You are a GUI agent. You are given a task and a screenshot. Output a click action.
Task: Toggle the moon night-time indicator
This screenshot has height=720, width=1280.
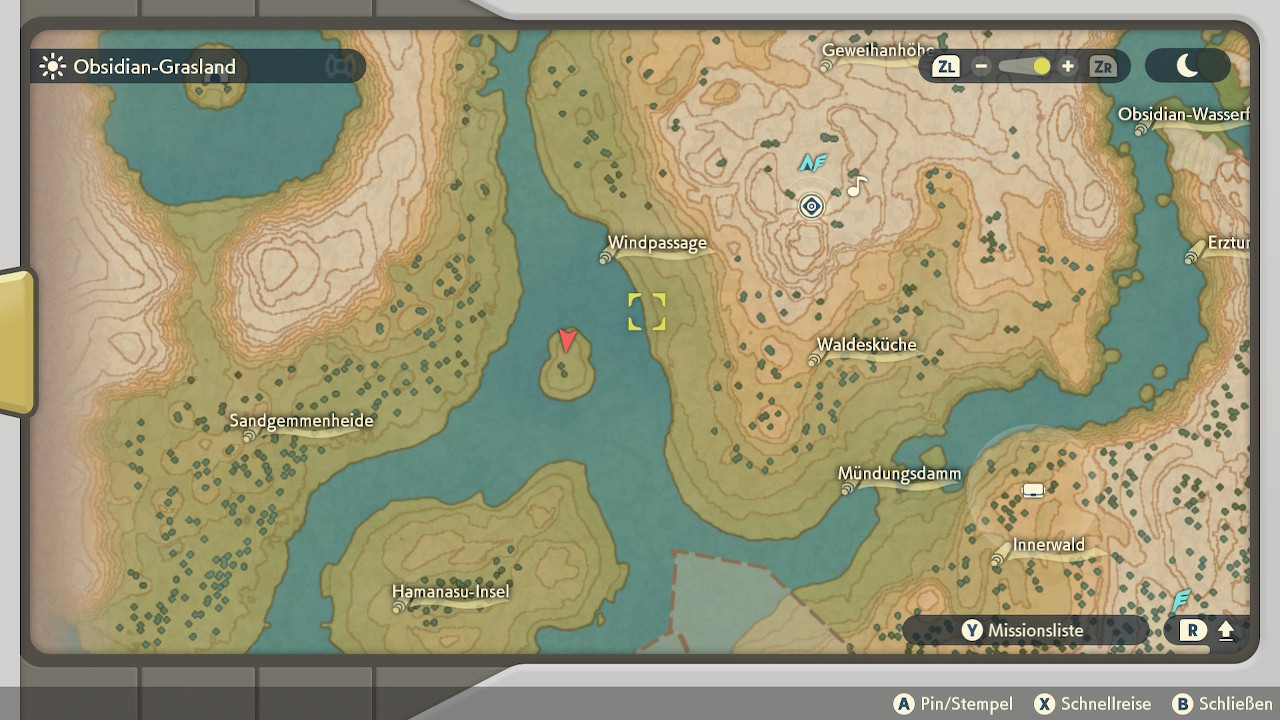point(1187,66)
